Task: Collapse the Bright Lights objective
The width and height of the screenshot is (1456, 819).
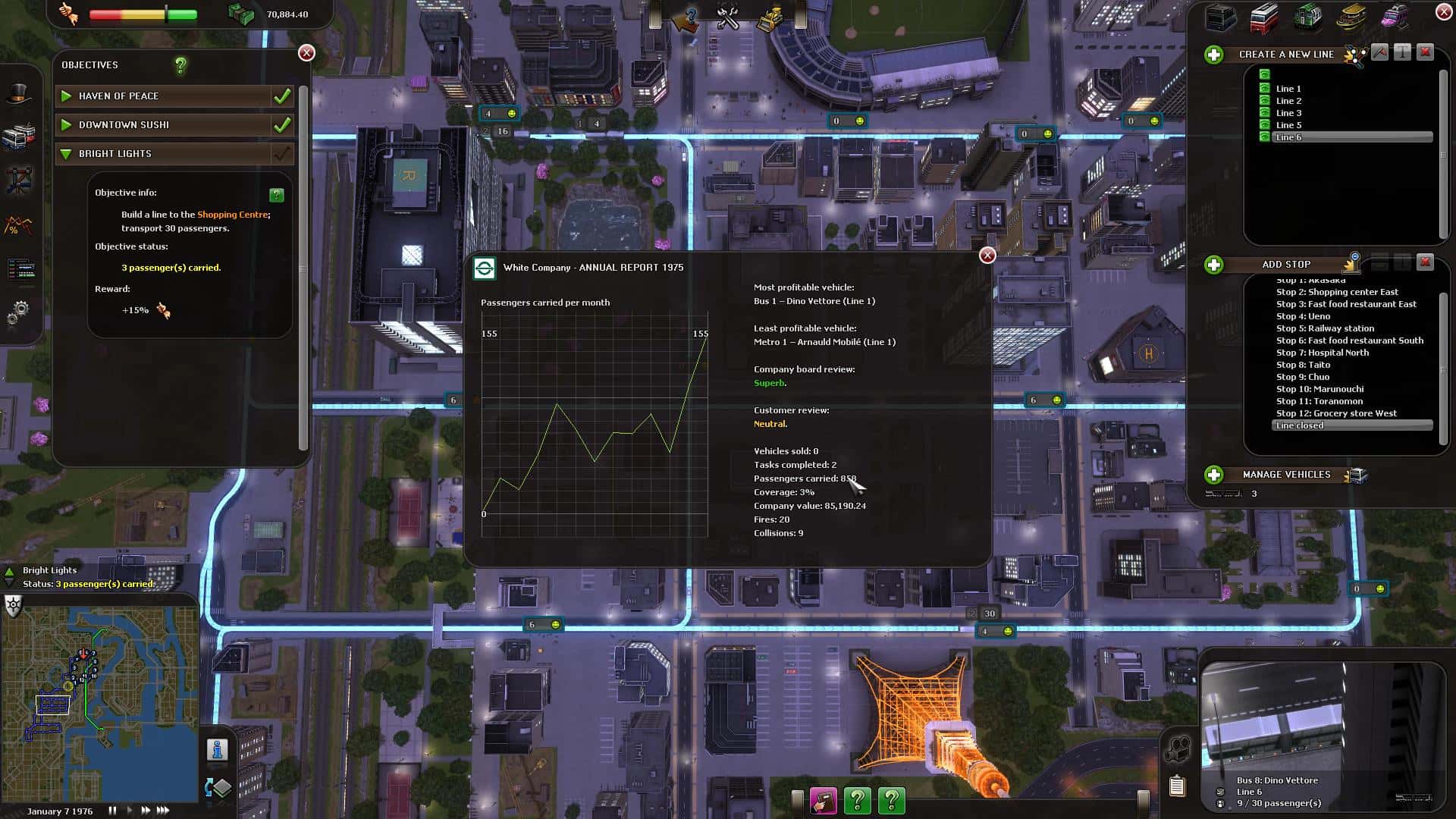Action: pyautogui.click(x=66, y=154)
